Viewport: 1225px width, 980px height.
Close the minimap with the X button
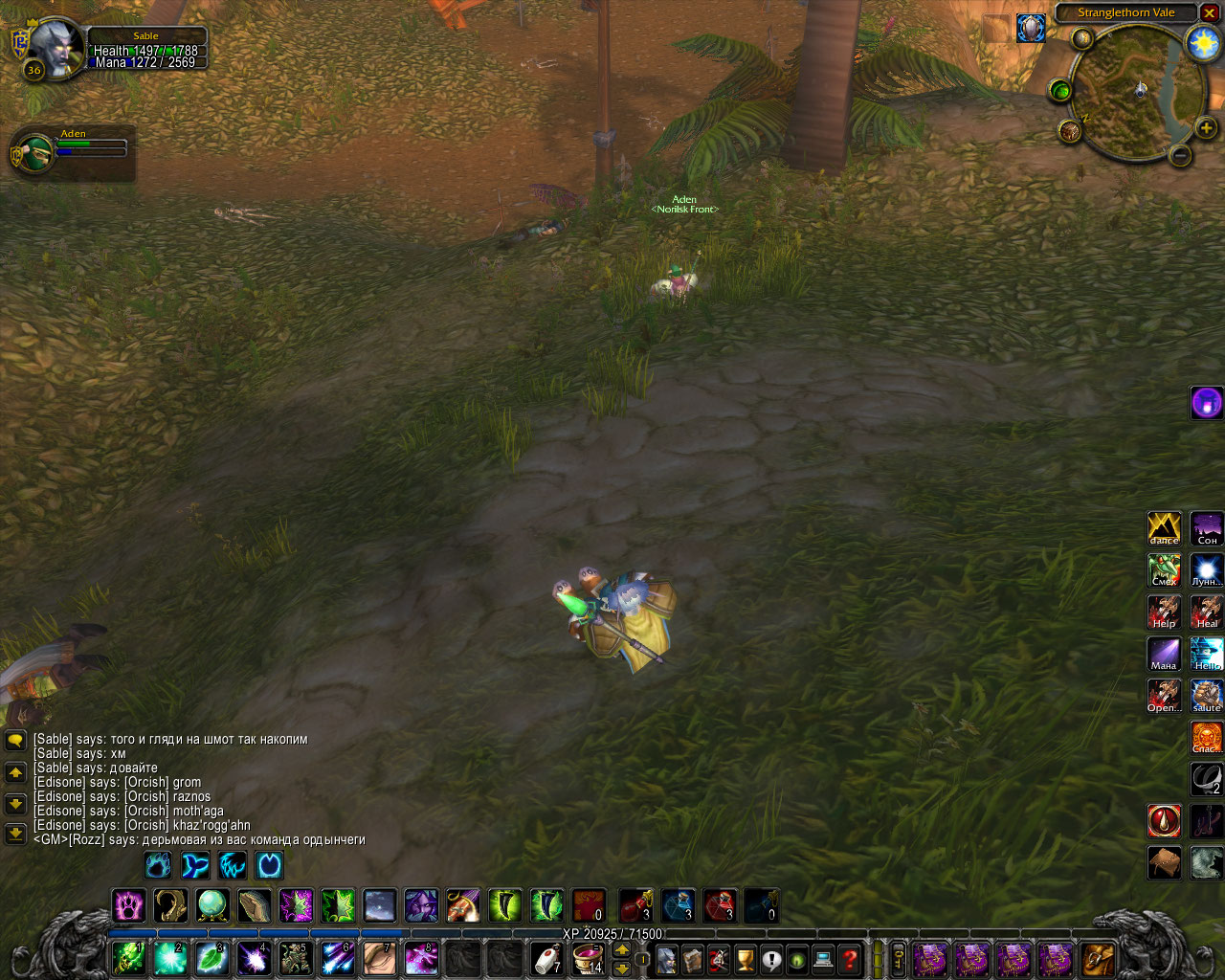[1210, 12]
